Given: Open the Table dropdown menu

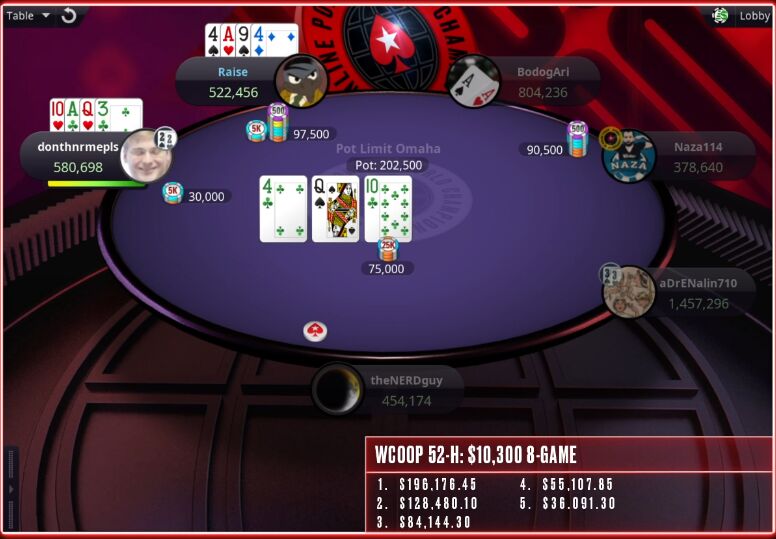Looking at the screenshot, I should point(28,15).
